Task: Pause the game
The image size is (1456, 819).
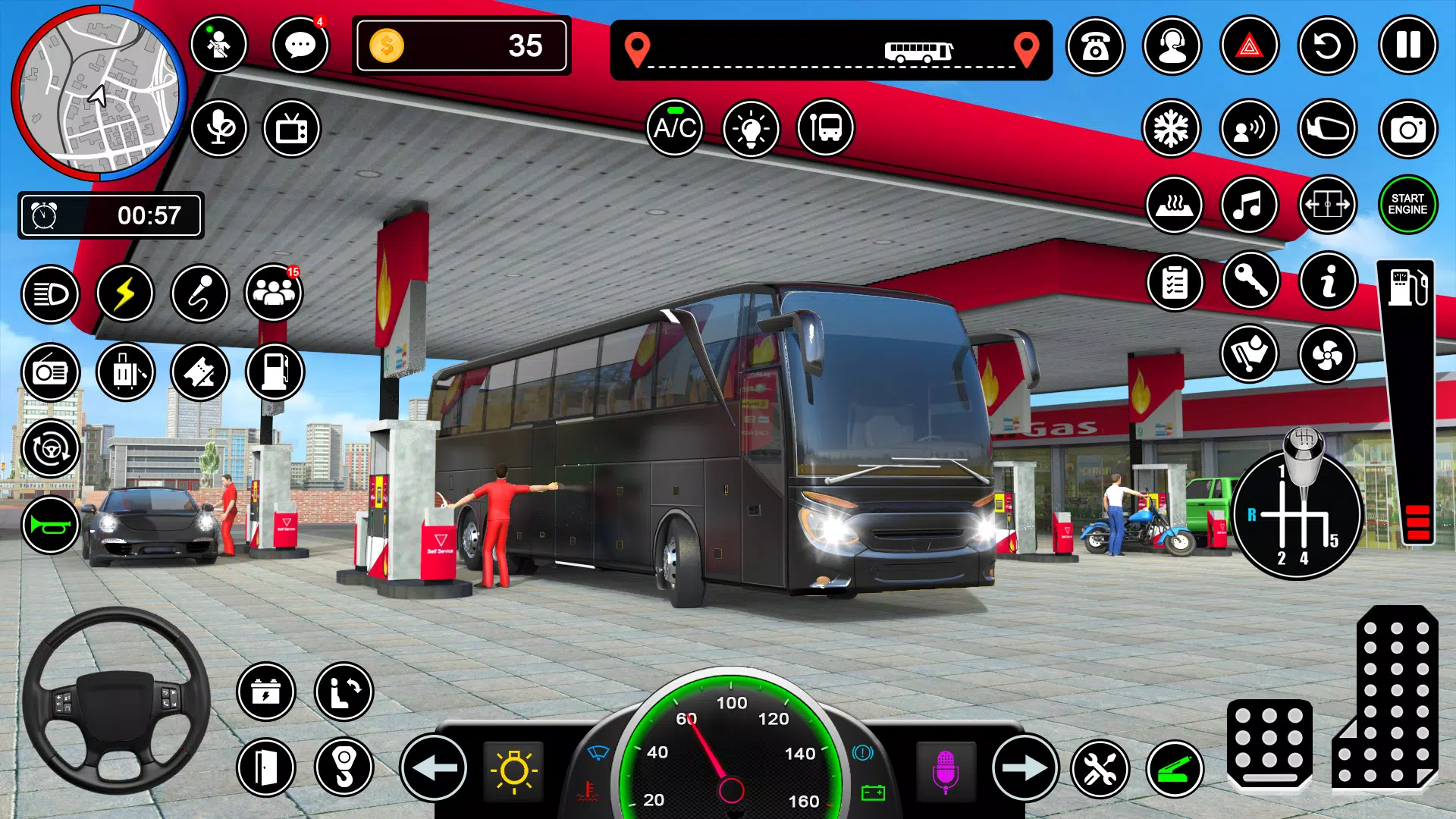Action: [1407, 45]
